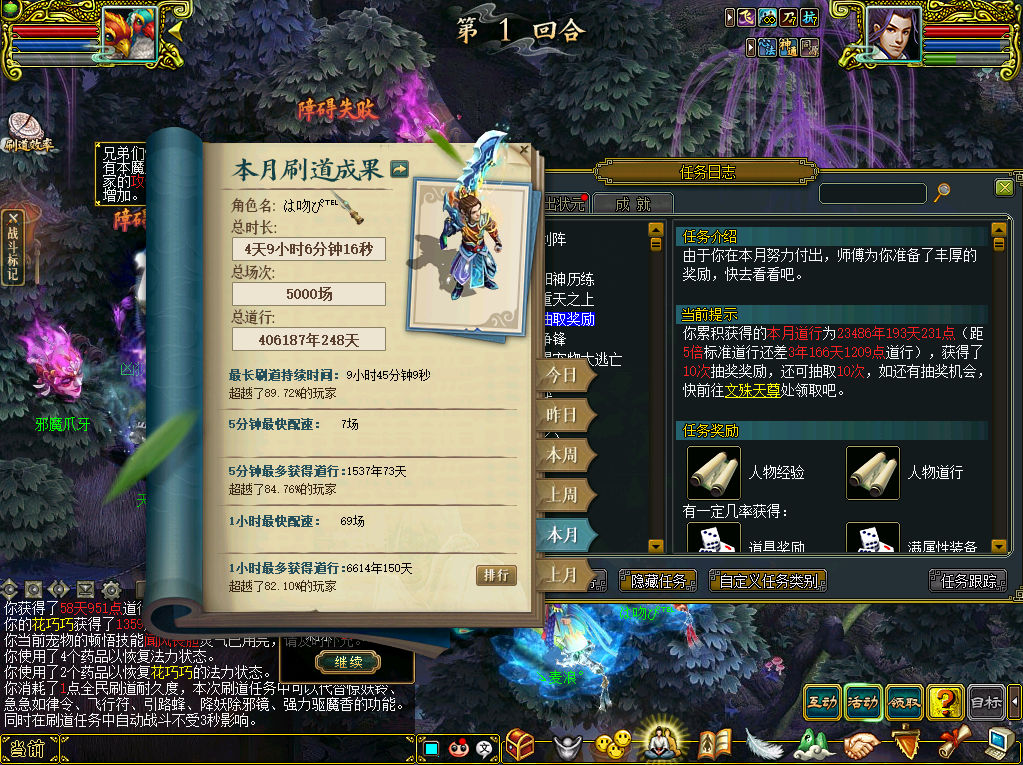Open the treasure chest icon in bottom bar

521,743
